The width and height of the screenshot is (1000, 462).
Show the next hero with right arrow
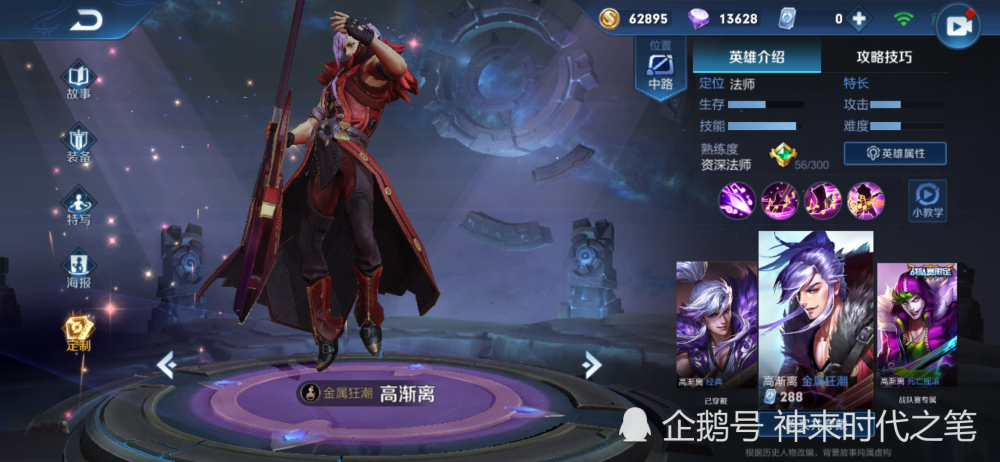(x=592, y=365)
